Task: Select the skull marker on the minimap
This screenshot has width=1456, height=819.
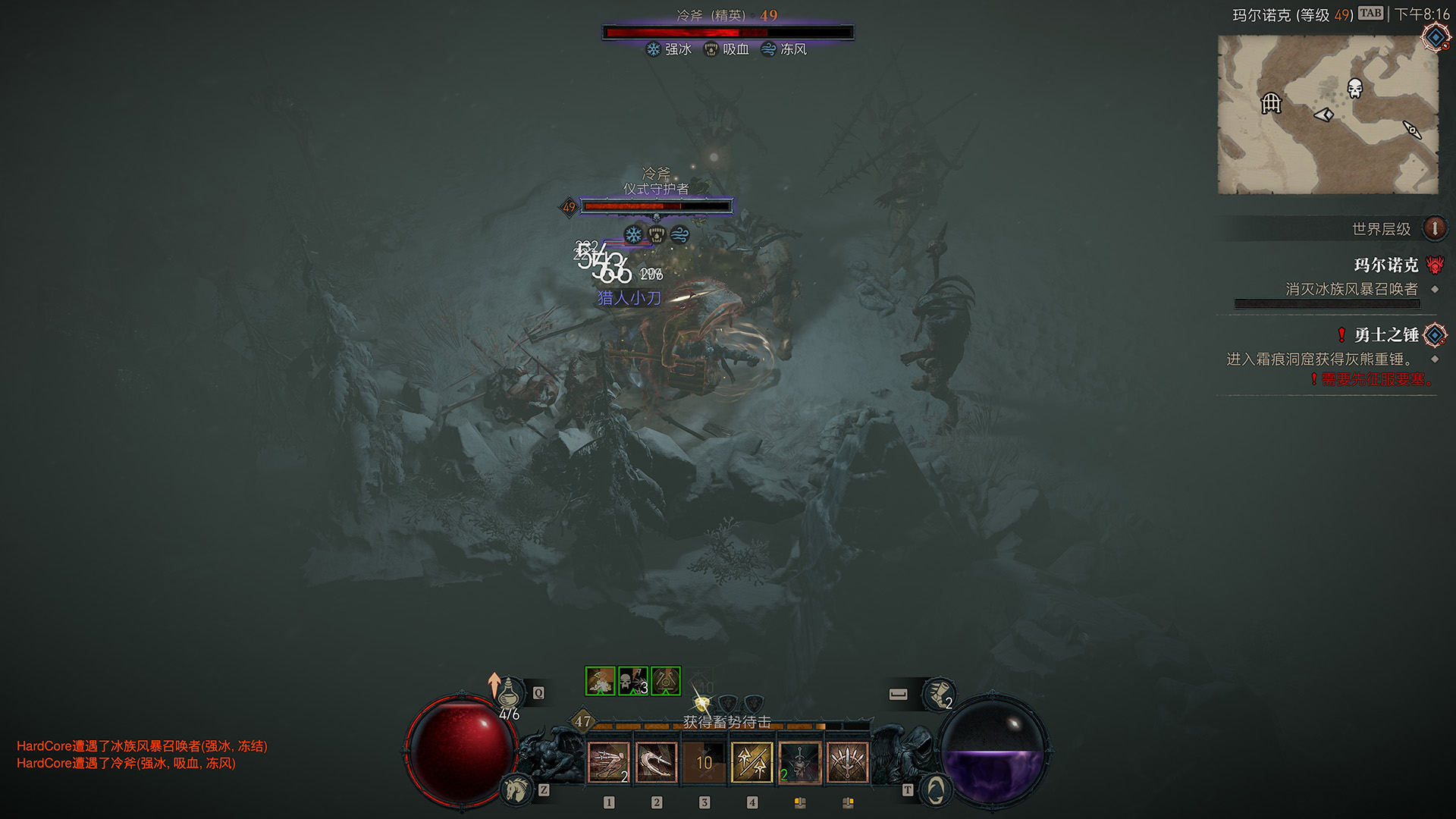Action: (x=1354, y=88)
